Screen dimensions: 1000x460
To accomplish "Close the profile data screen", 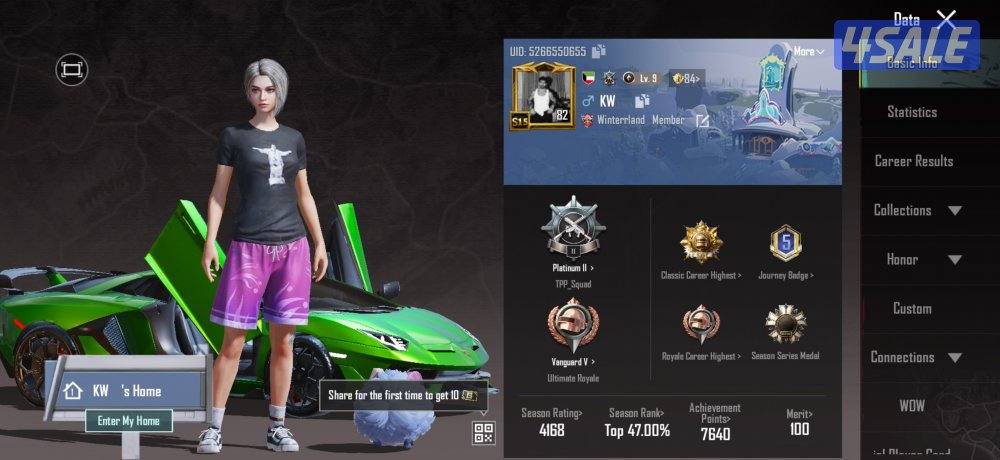I will (x=946, y=18).
